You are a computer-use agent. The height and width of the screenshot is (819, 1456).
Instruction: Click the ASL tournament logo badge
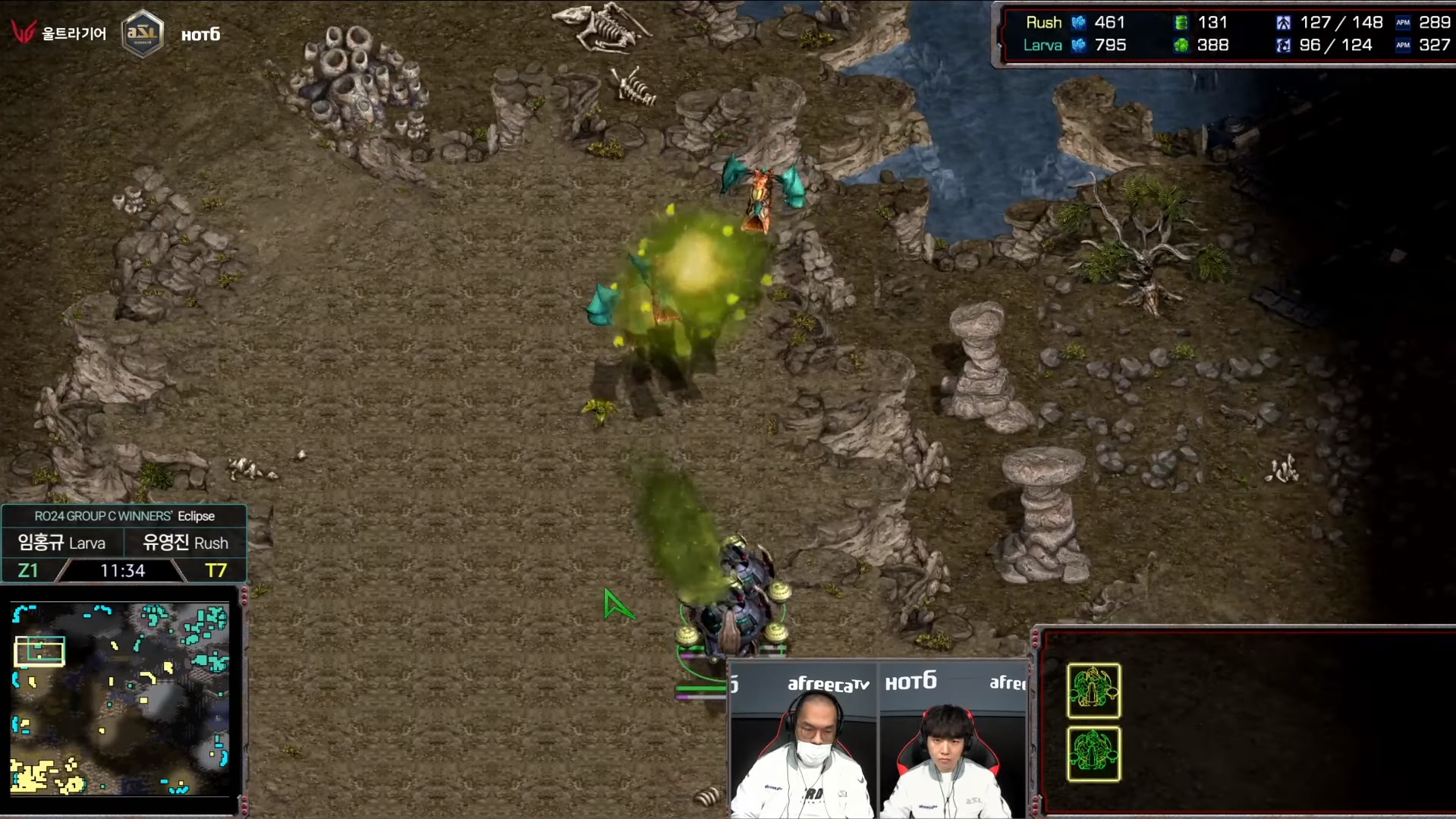[142, 33]
